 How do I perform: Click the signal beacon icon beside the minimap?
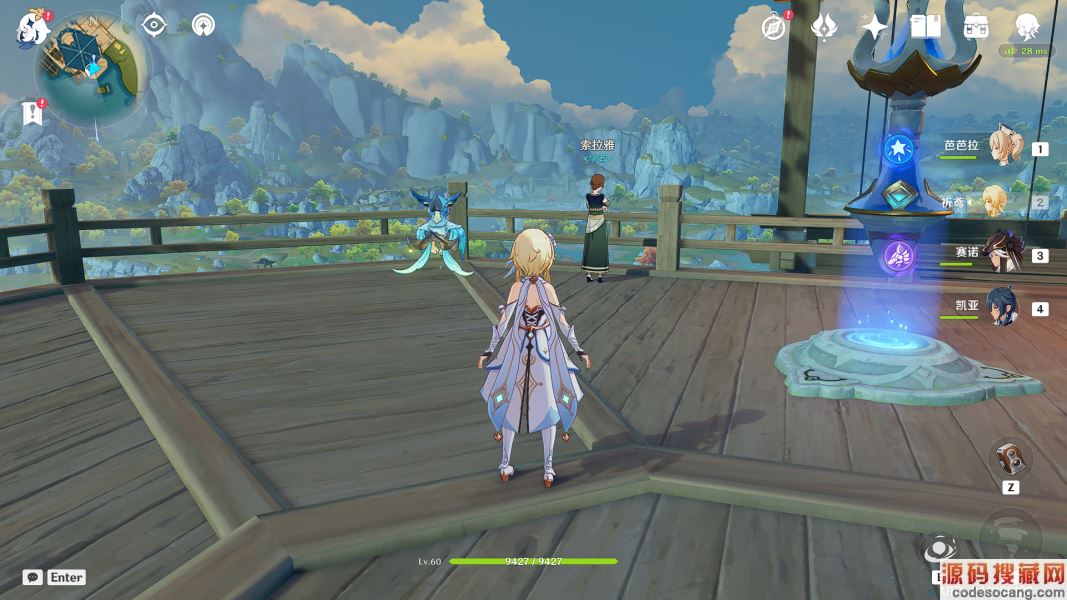203,25
